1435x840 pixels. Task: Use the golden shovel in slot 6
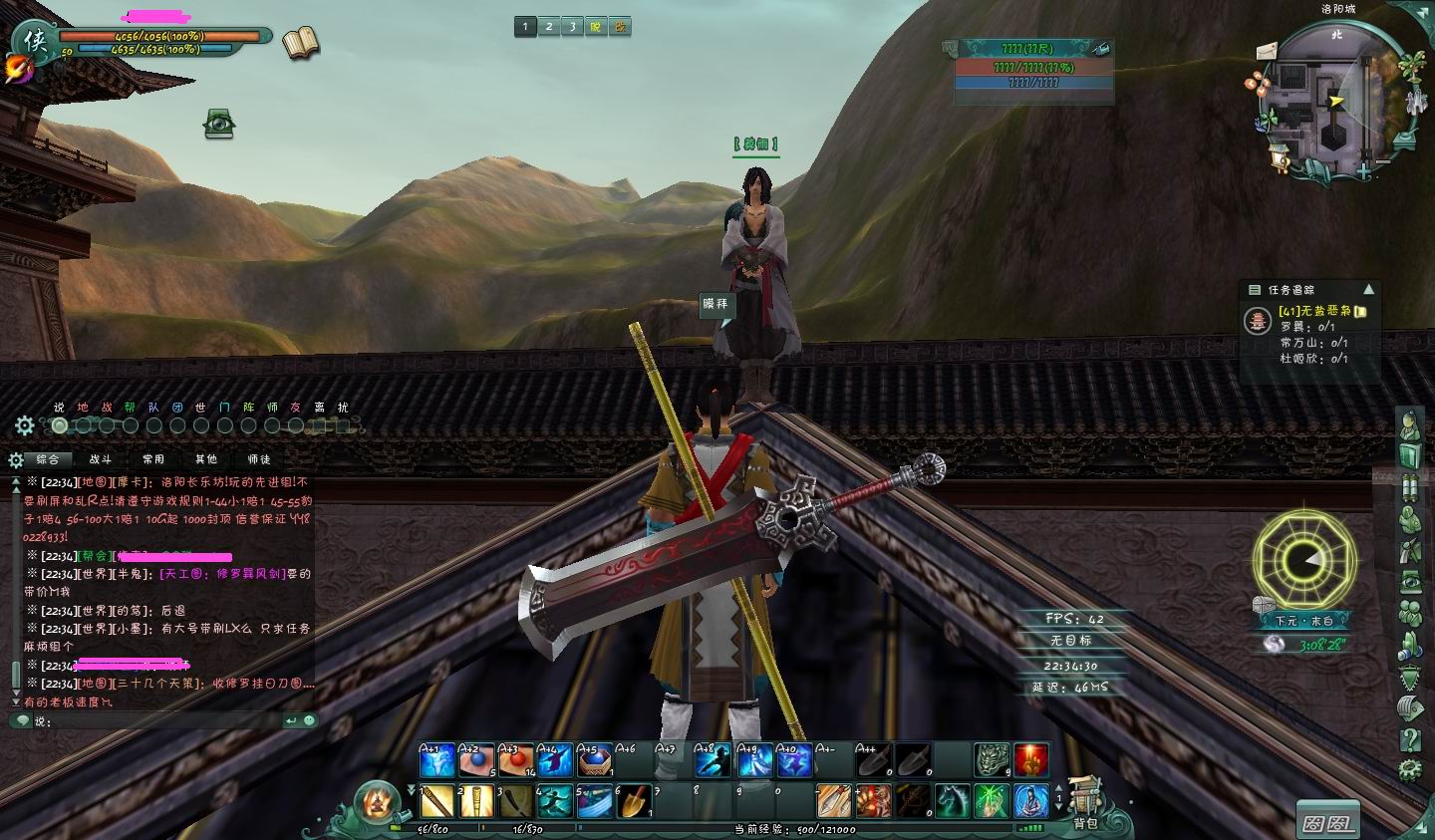(635, 801)
